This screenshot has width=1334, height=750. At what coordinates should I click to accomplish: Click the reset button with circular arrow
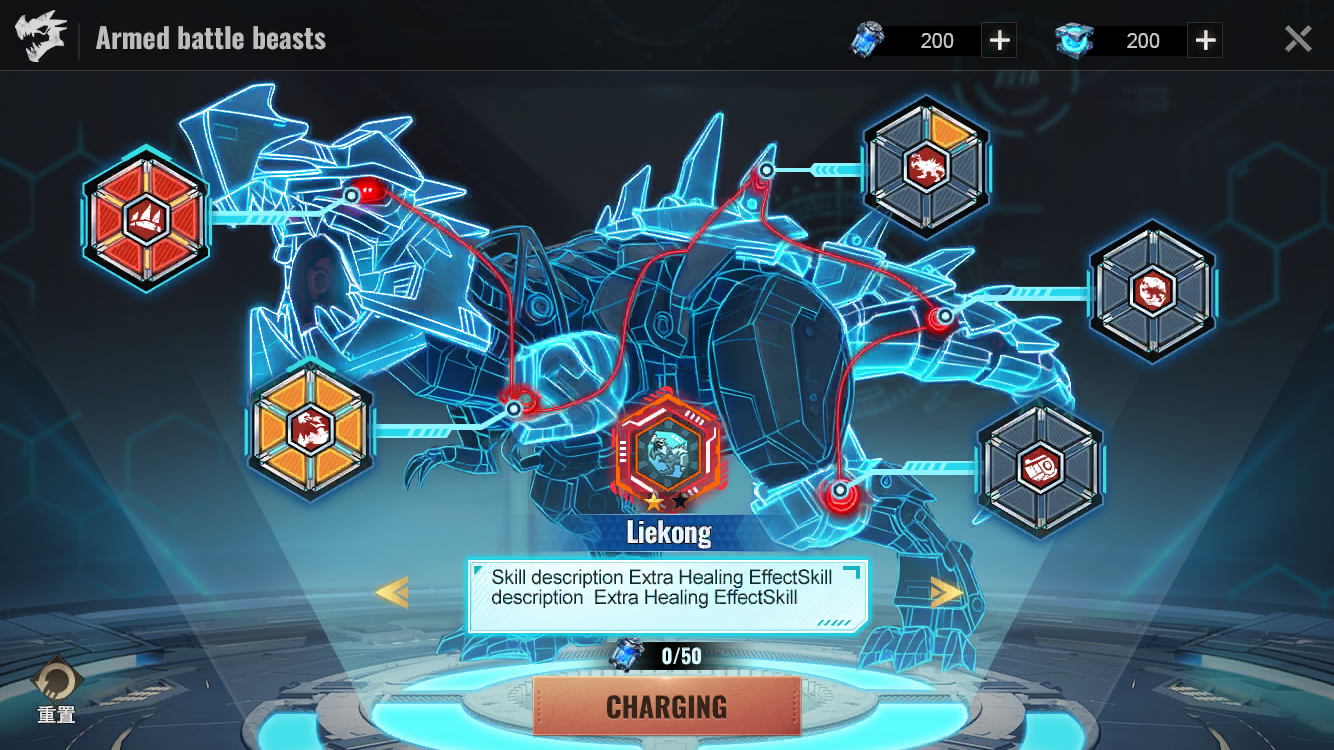coord(56,683)
